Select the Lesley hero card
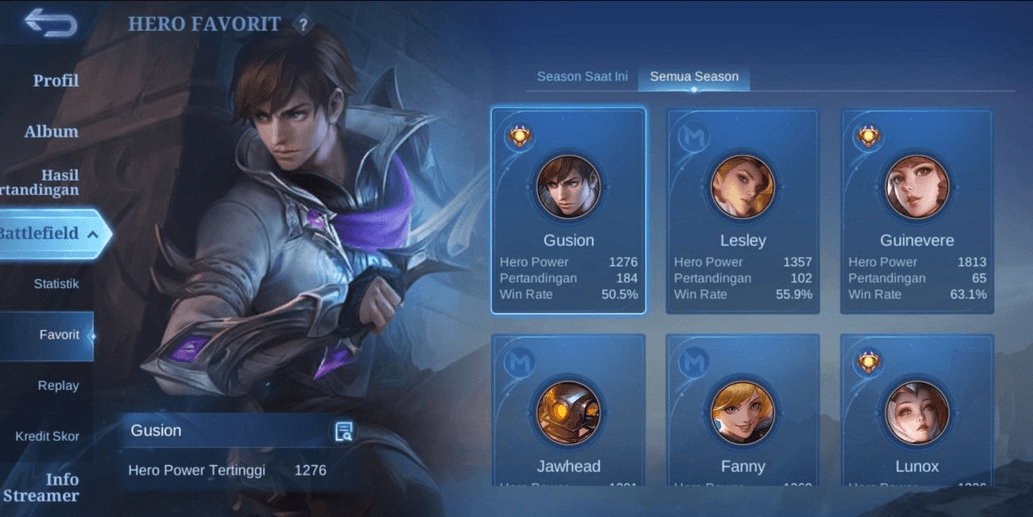The width and height of the screenshot is (1033, 517). click(x=743, y=211)
